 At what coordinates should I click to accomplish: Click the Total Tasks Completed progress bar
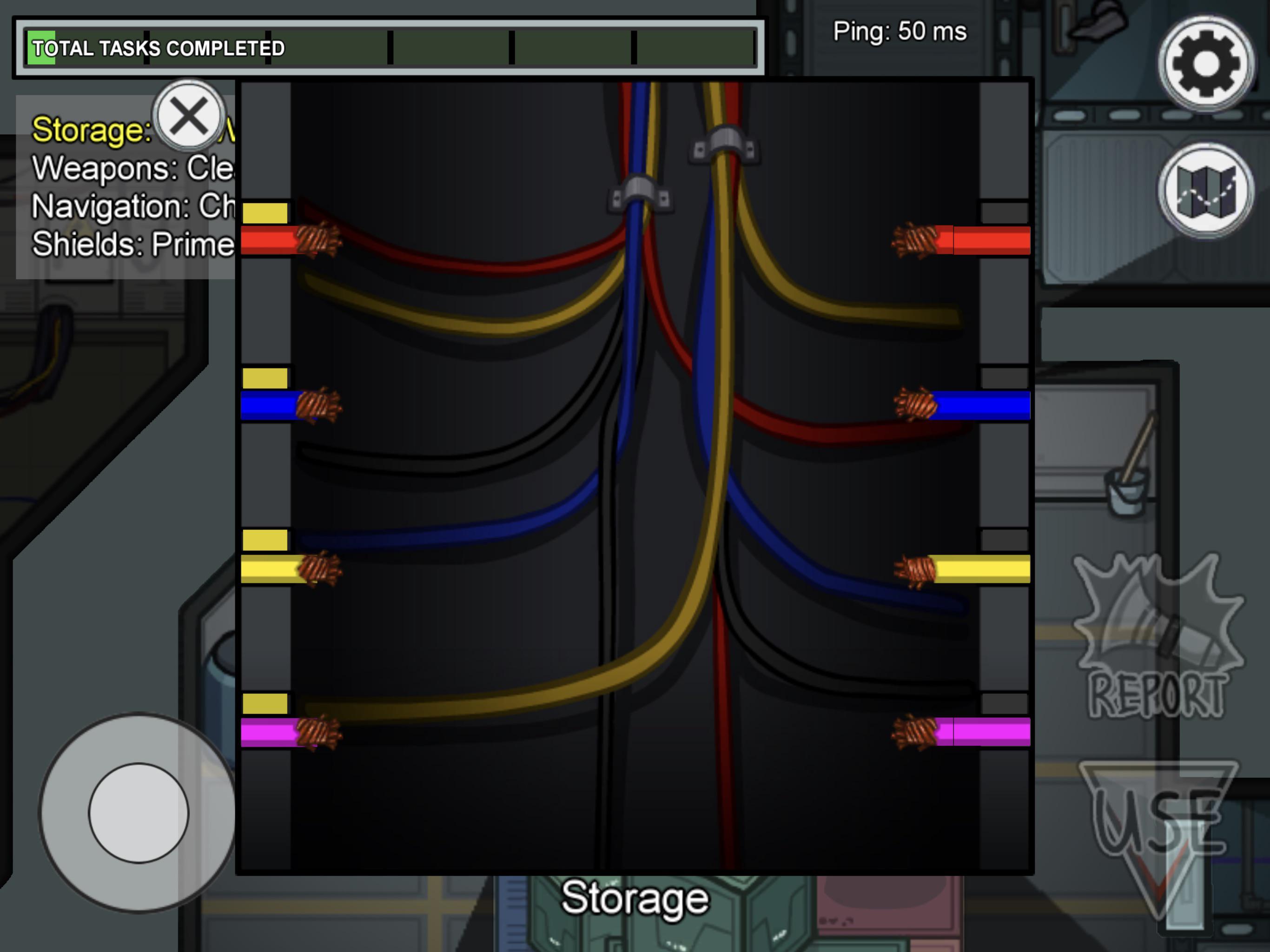390,47
